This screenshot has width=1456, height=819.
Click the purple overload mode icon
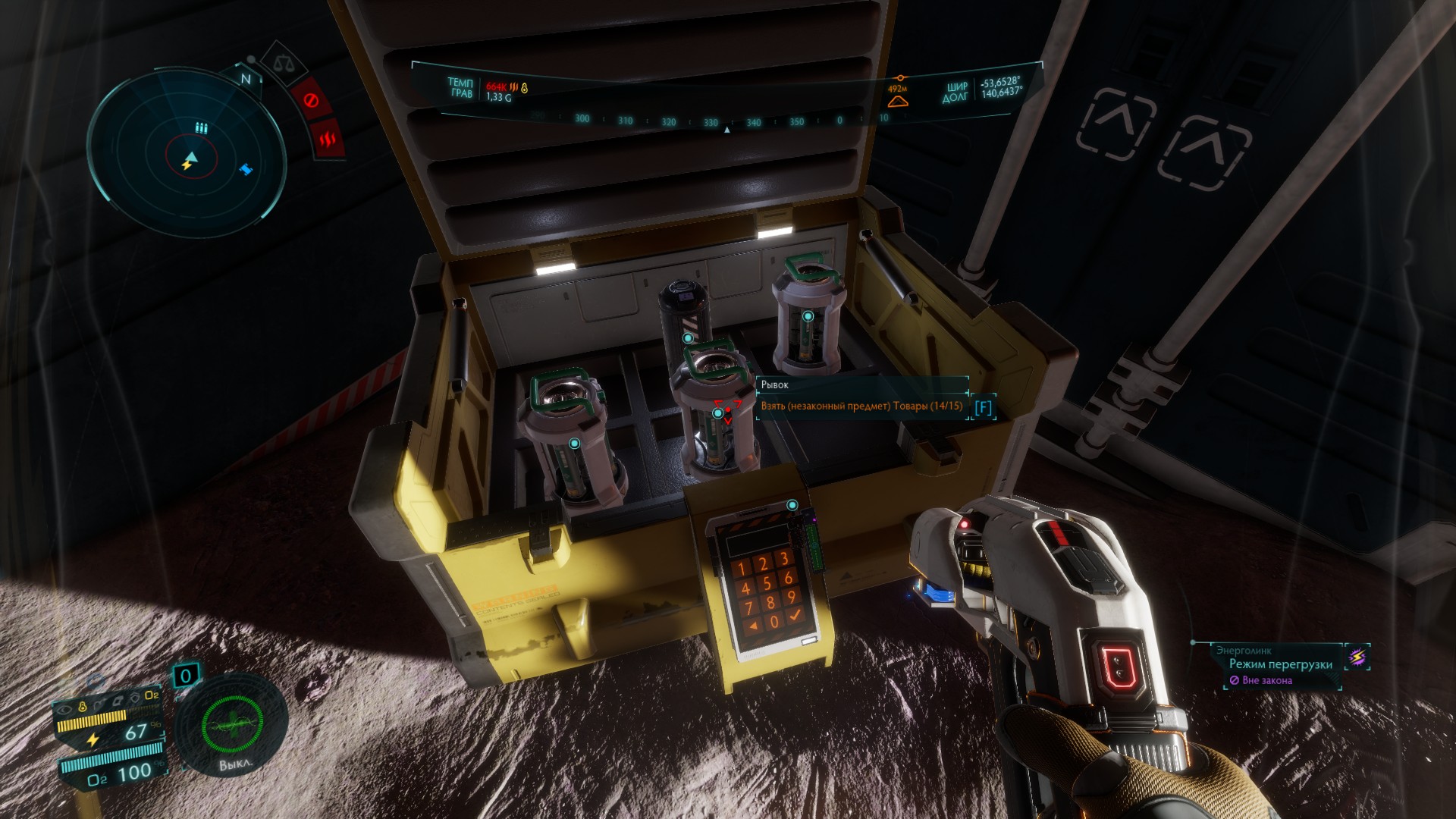point(1357,657)
